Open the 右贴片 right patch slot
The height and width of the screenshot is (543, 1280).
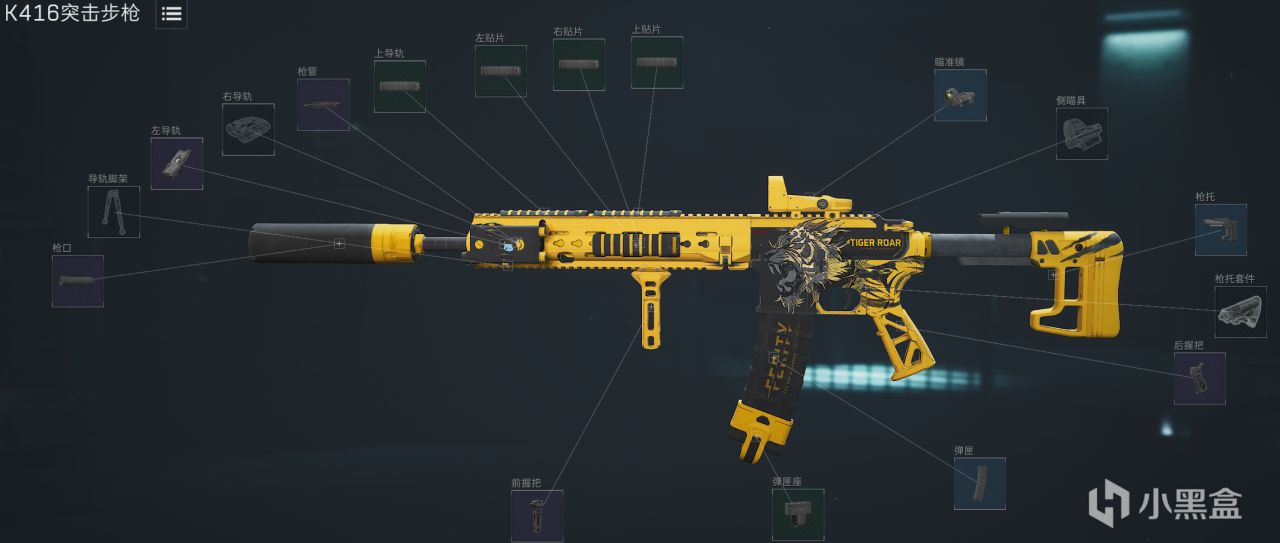pyautogui.click(x=579, y=65)
